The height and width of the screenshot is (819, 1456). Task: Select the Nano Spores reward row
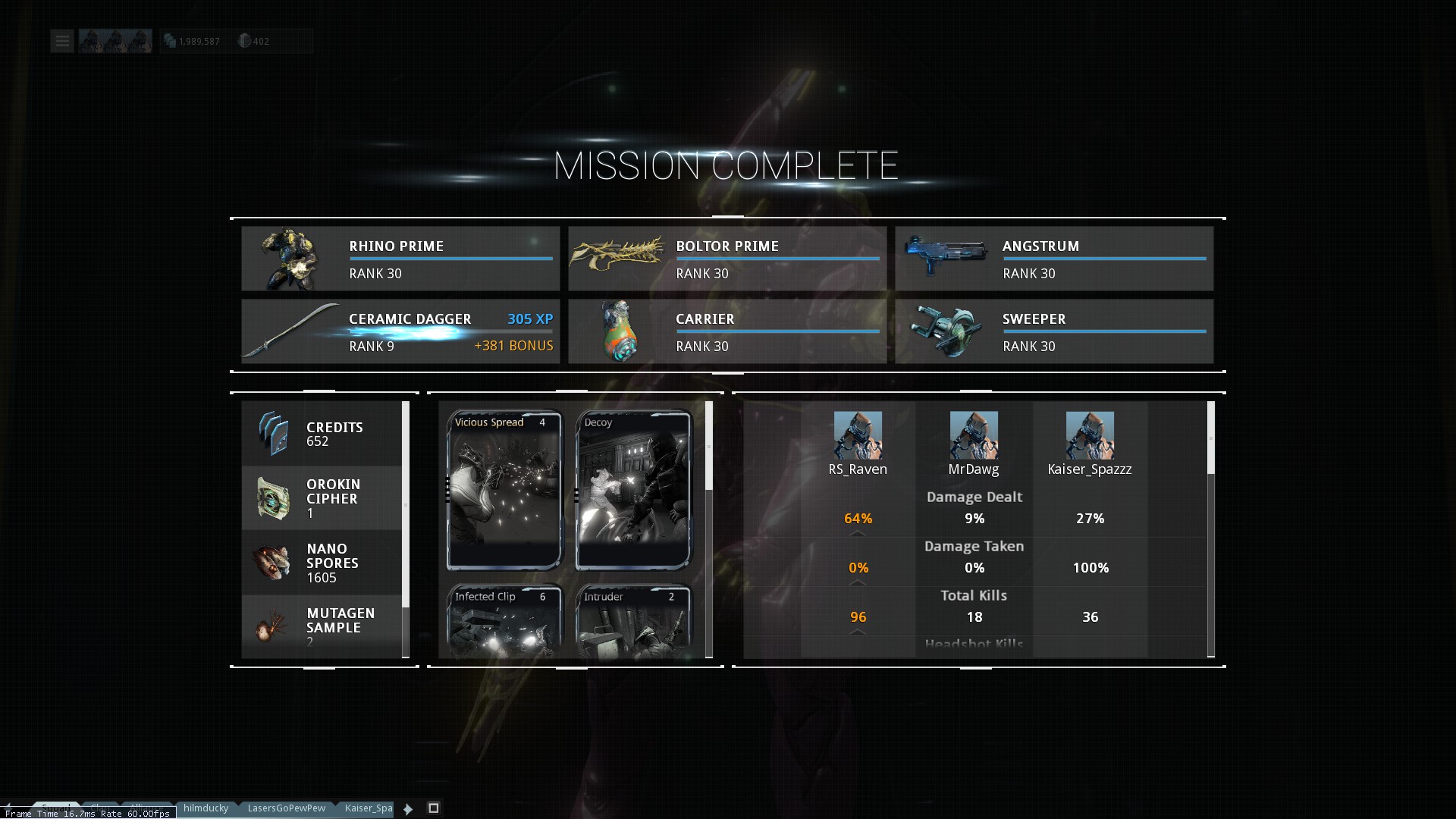[322, 563]
